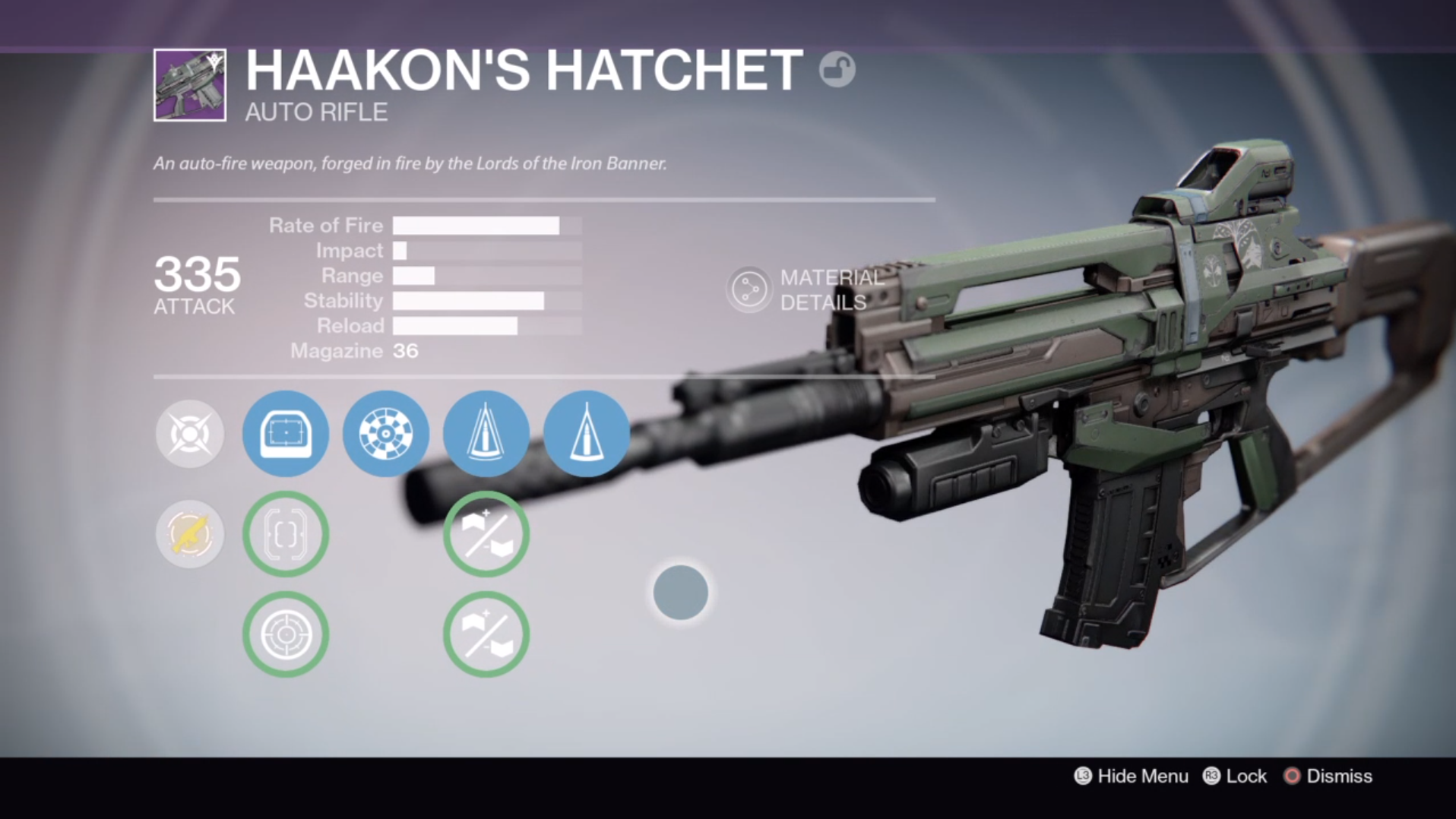Select the yellow rifle infuse node
Image resolution: width=1456 pixels, height=819 pixels.
[x=190, y=534]
